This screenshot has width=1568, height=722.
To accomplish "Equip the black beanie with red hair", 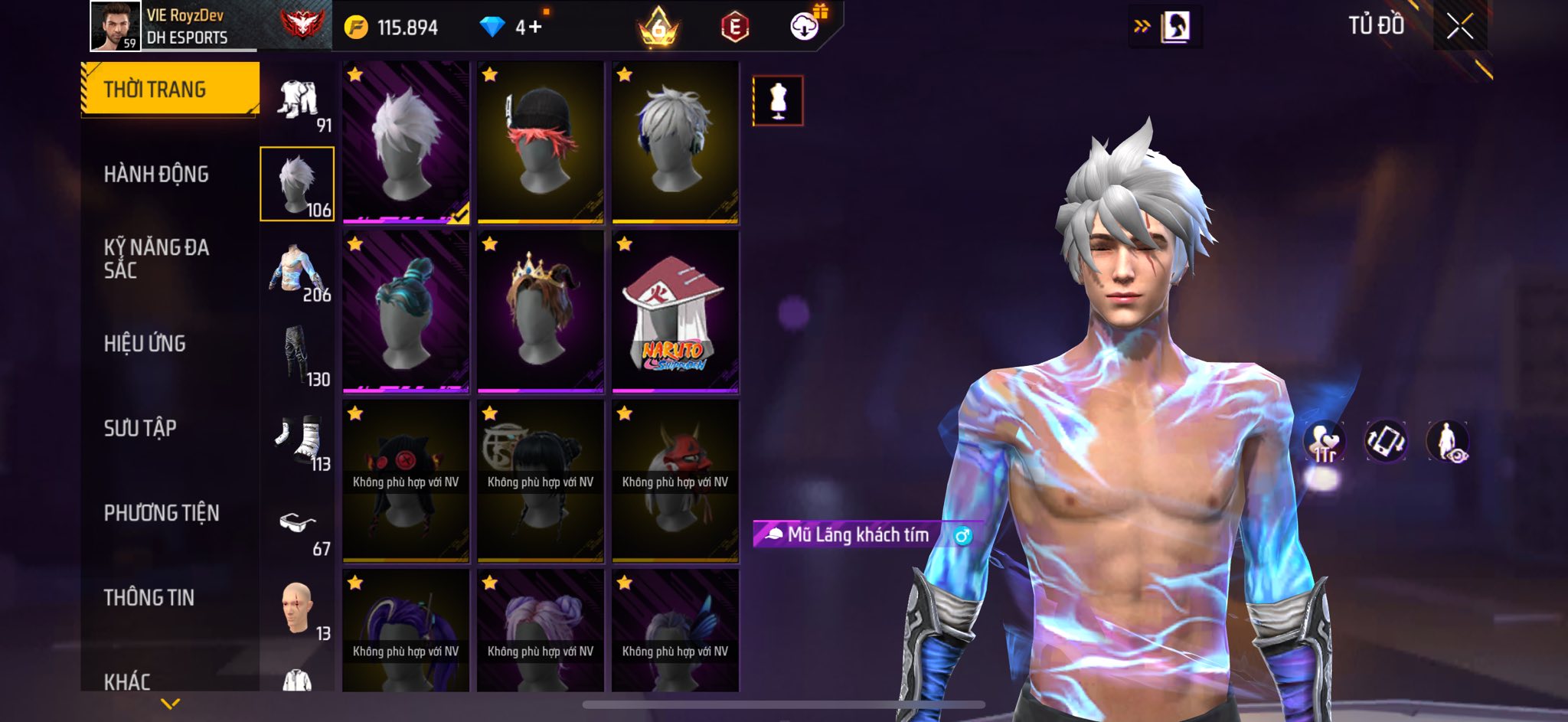I will pos(541,143).
